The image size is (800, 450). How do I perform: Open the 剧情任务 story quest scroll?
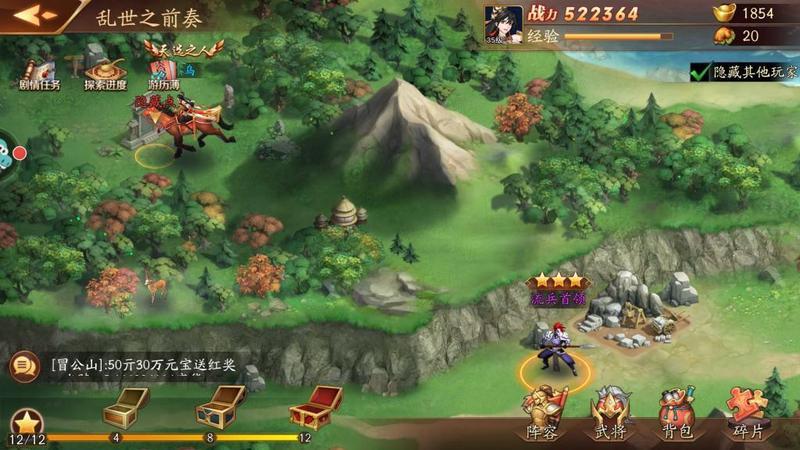[x=39, y=72]
